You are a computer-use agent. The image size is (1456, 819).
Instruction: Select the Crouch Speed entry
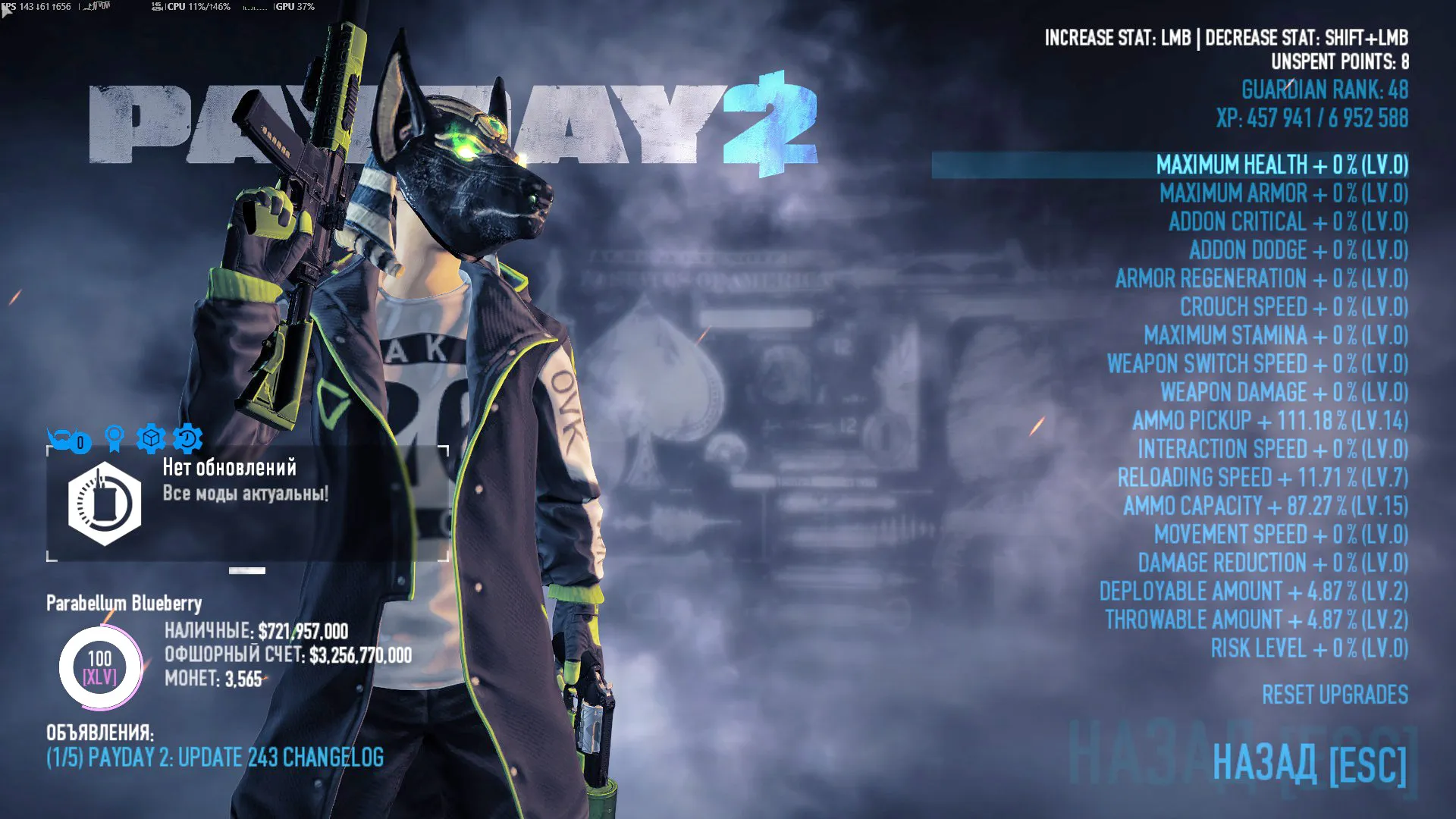click(x=1294, y=307)
